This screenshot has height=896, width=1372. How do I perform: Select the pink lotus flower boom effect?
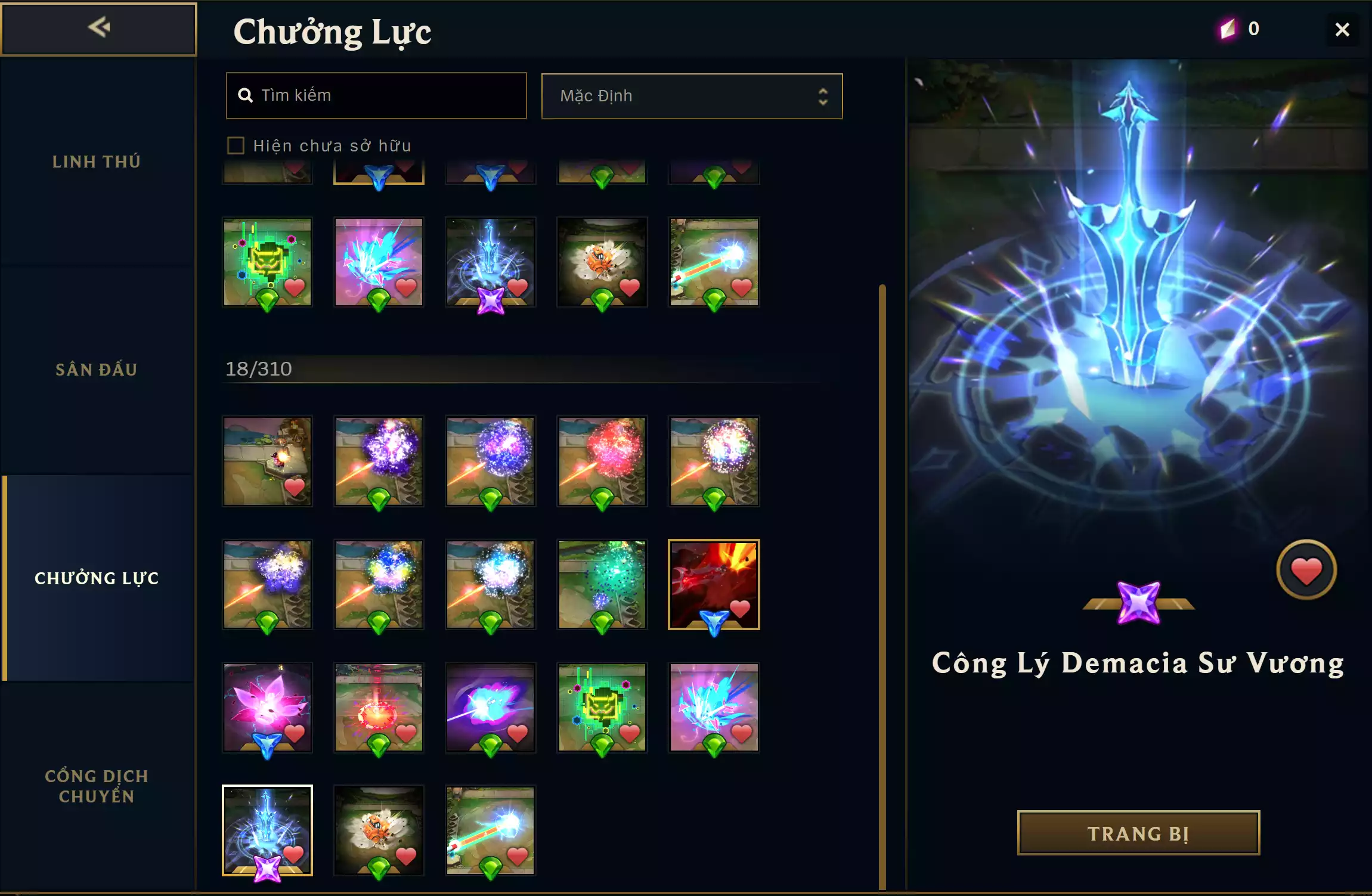click(267, 708)
